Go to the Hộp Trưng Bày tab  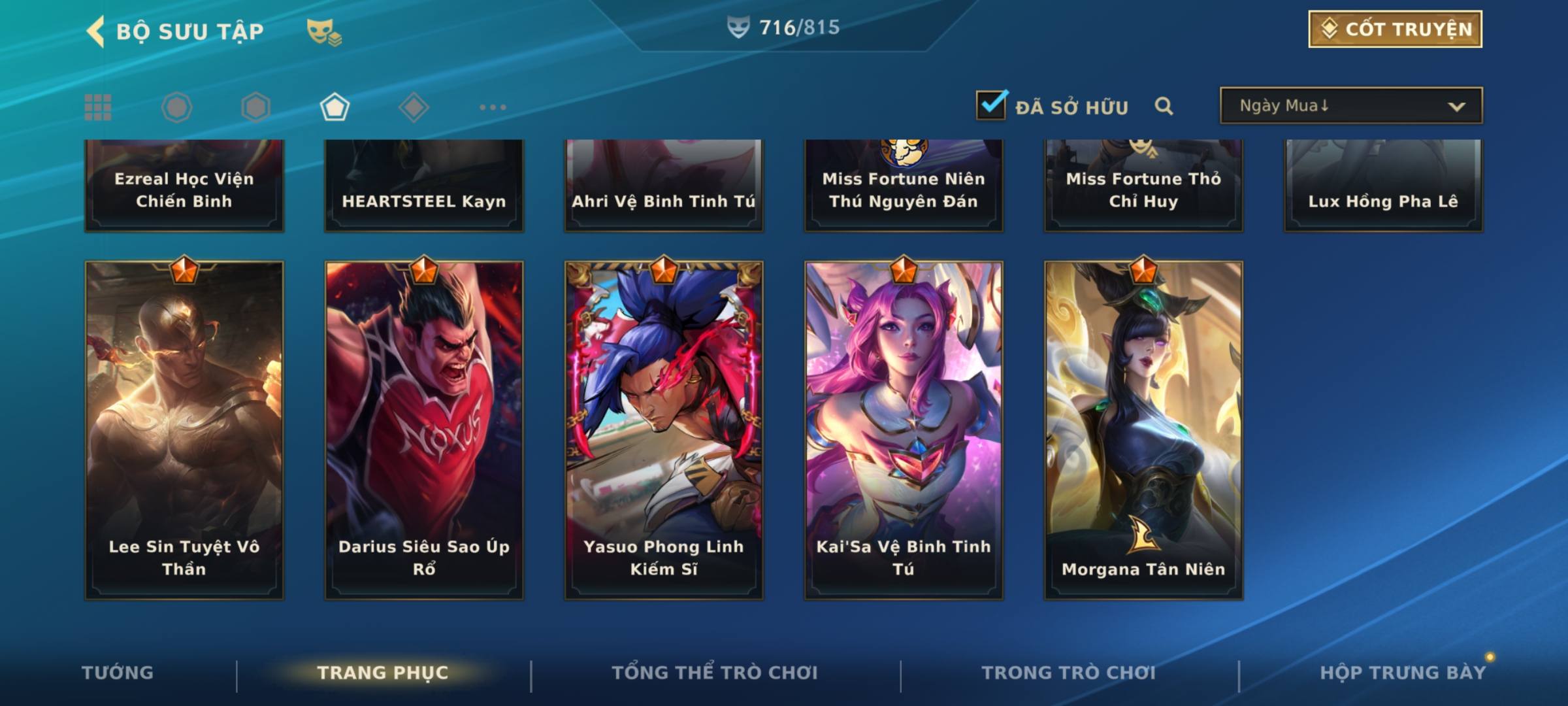[1403, 673]
